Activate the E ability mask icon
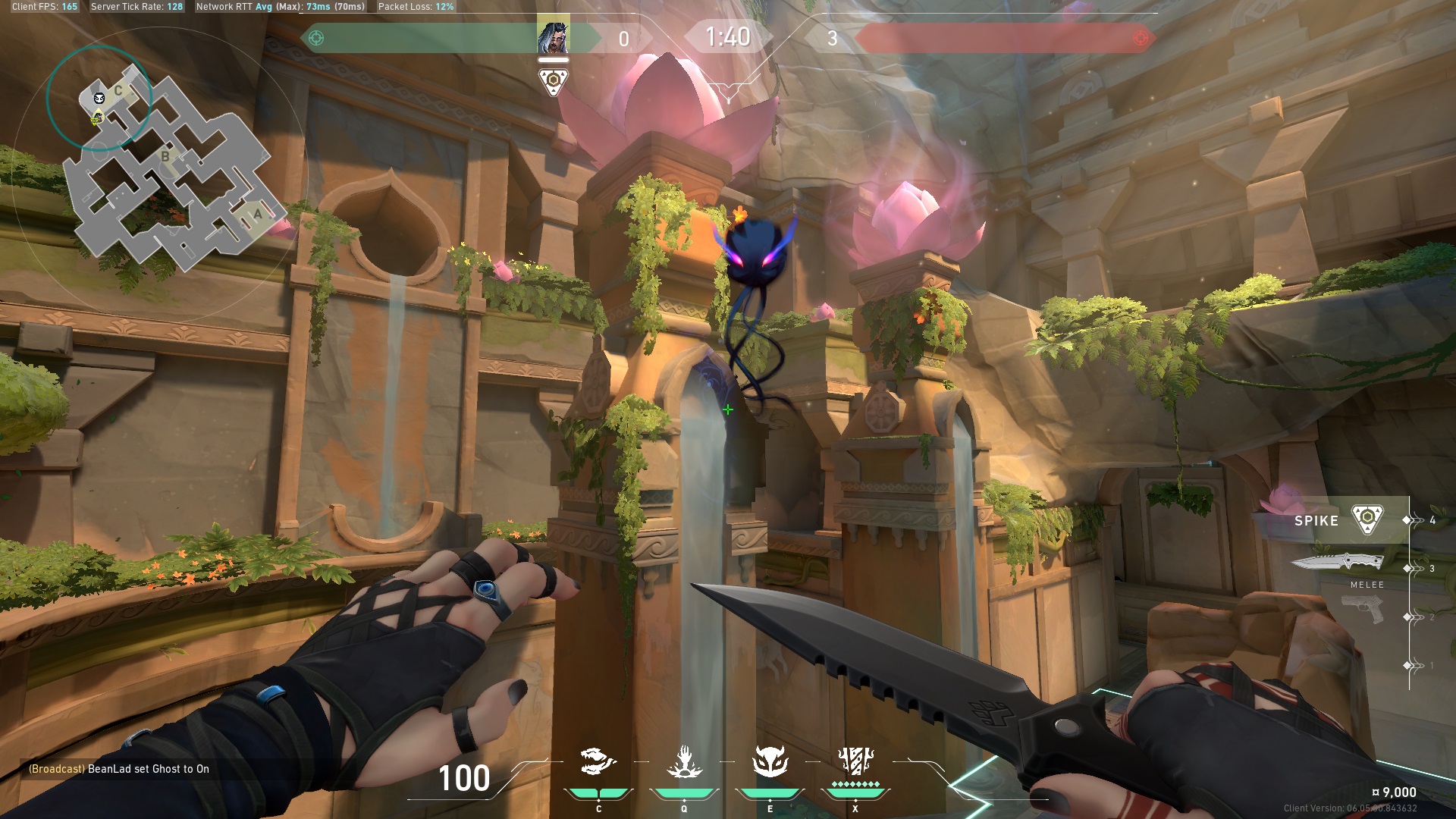The image size is (1456, 819). pos(770,762)
